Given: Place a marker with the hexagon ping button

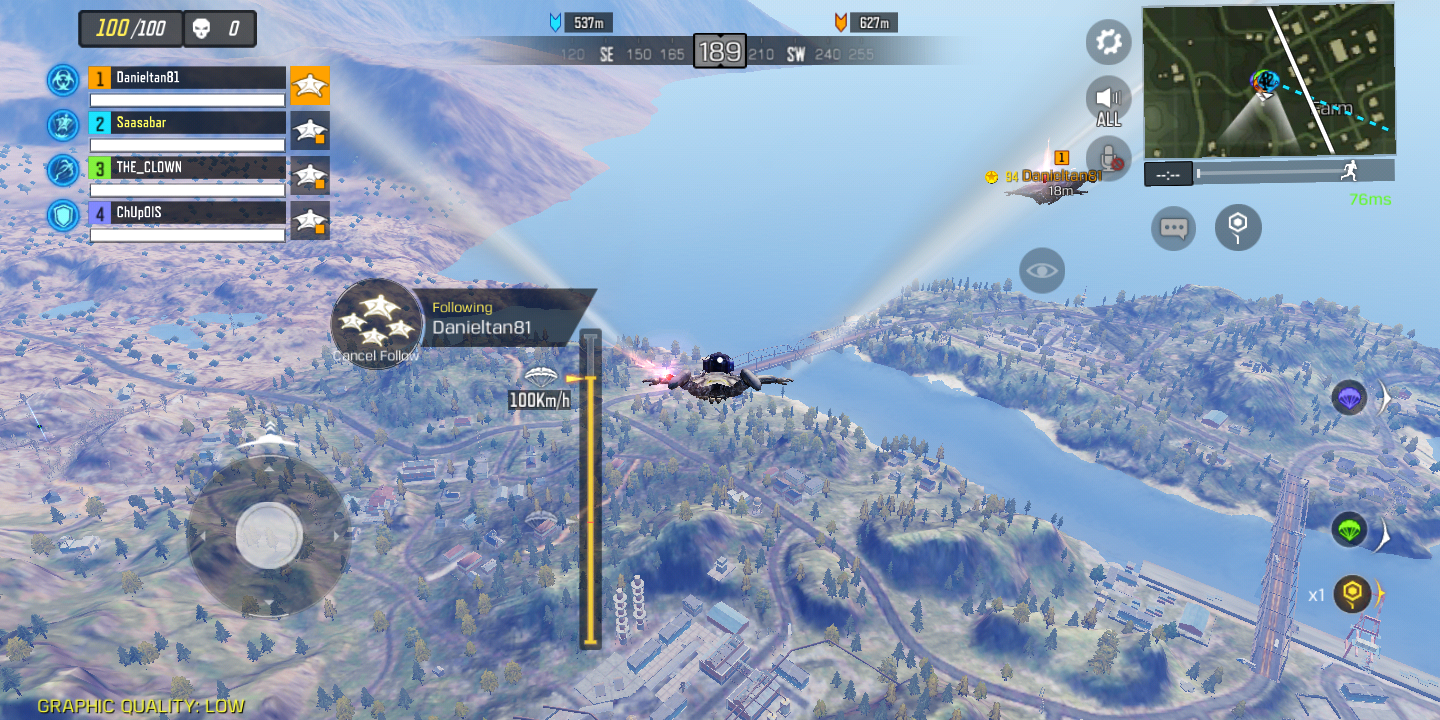Looking at the screenshot, I should (x=1238, y=227).
